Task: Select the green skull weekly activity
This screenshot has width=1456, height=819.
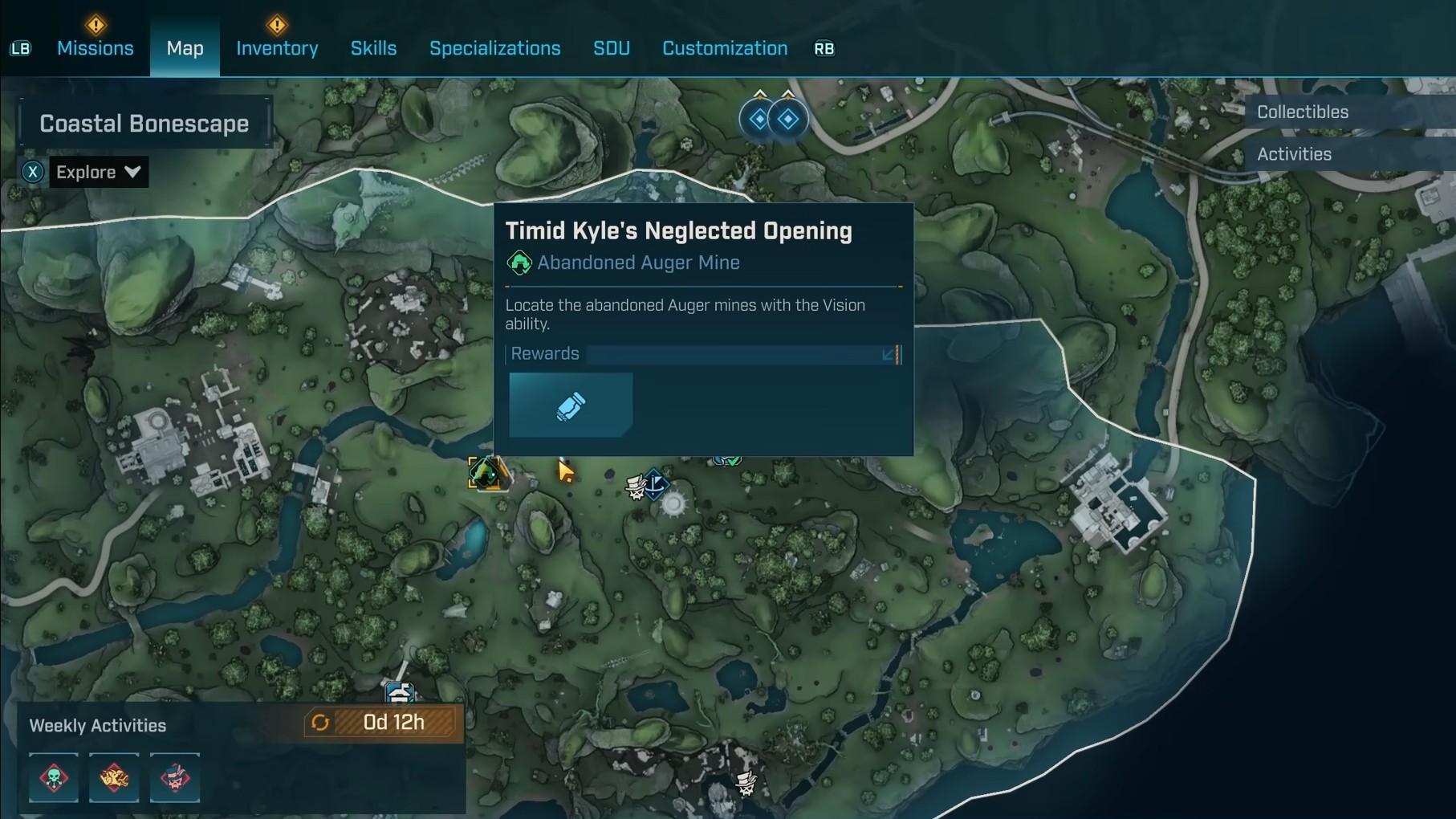Action: coord(54,777)
